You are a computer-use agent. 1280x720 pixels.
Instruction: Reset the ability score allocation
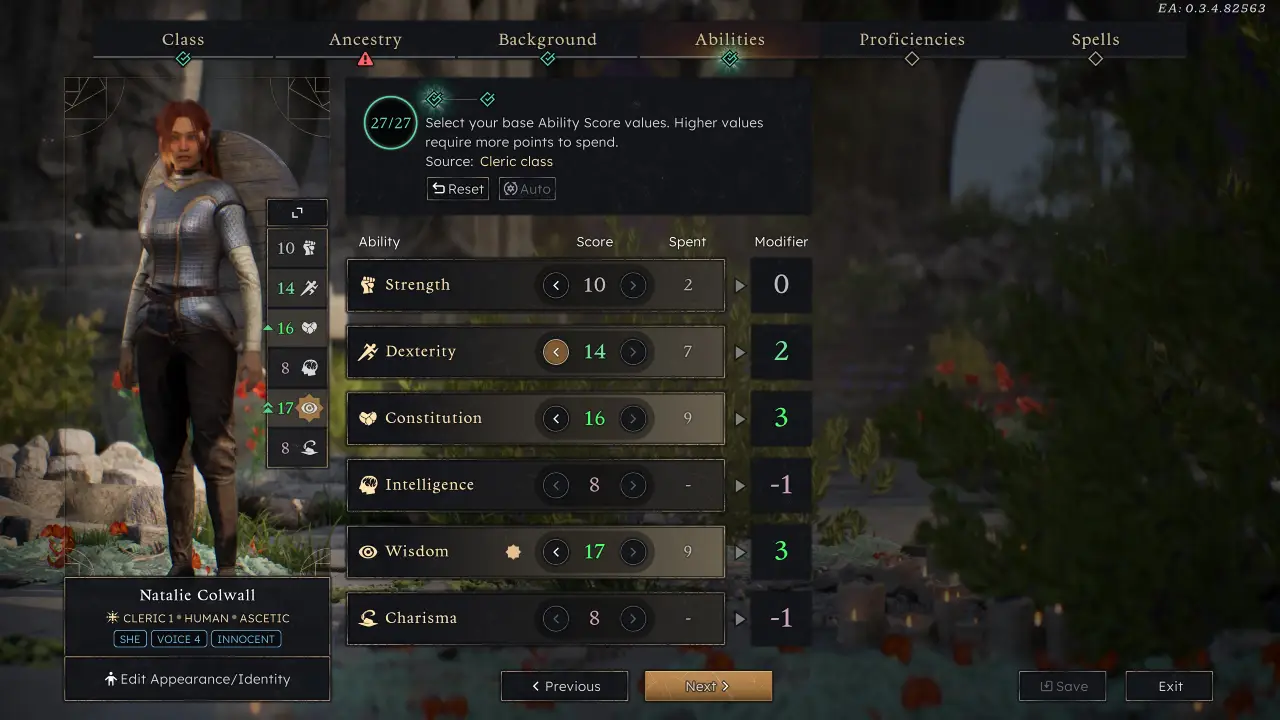(x=457, y=188)
